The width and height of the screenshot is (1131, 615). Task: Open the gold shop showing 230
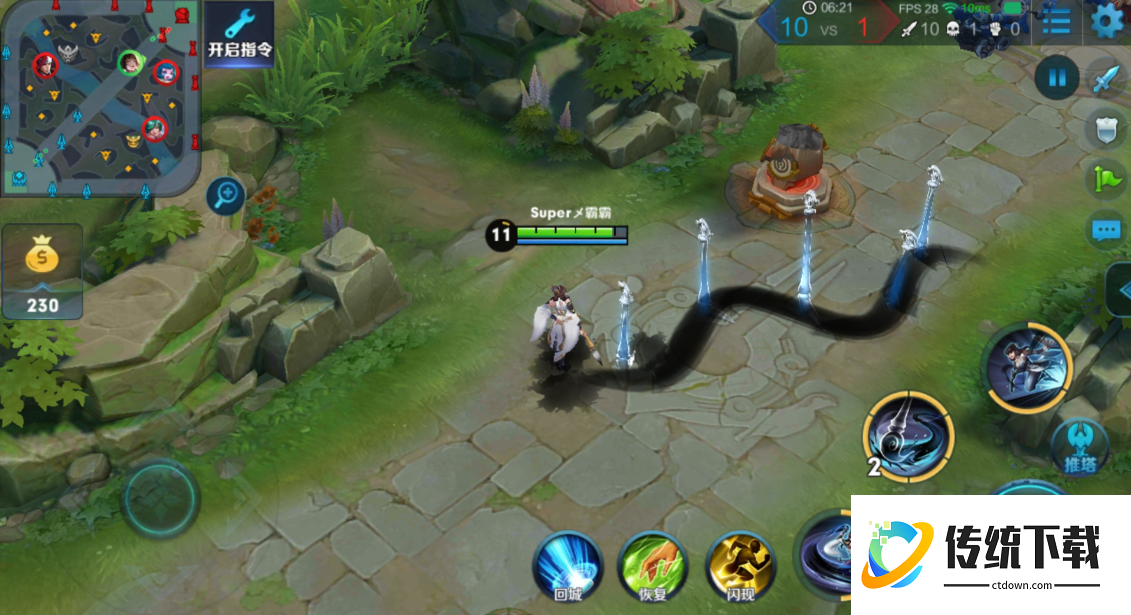coord(42,272)
